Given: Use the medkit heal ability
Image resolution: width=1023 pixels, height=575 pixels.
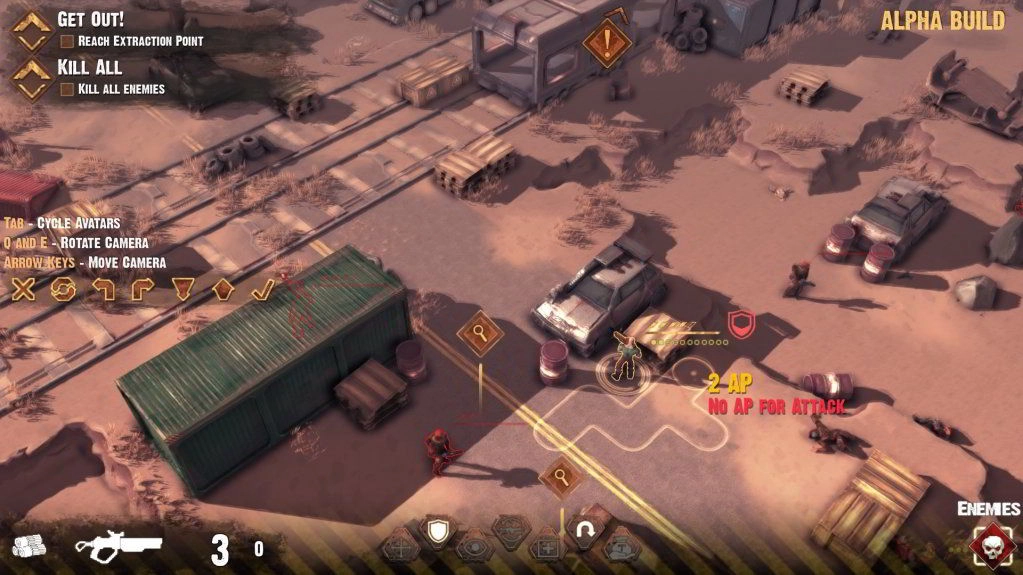Looking at the screenshot, I should tap(547, 548).
